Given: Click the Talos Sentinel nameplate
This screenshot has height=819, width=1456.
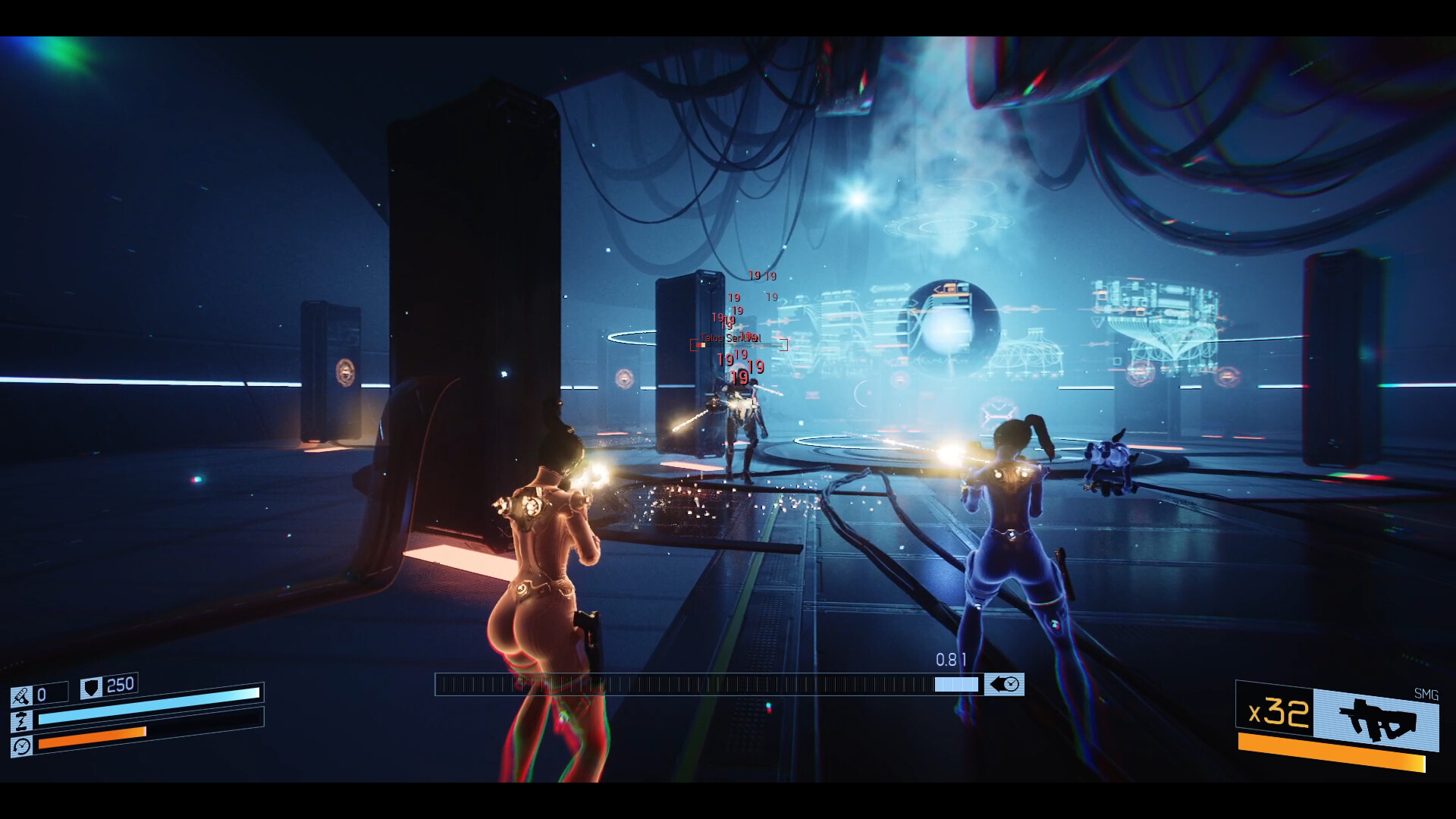Looking at the screenshot, I should click(730, 338).
